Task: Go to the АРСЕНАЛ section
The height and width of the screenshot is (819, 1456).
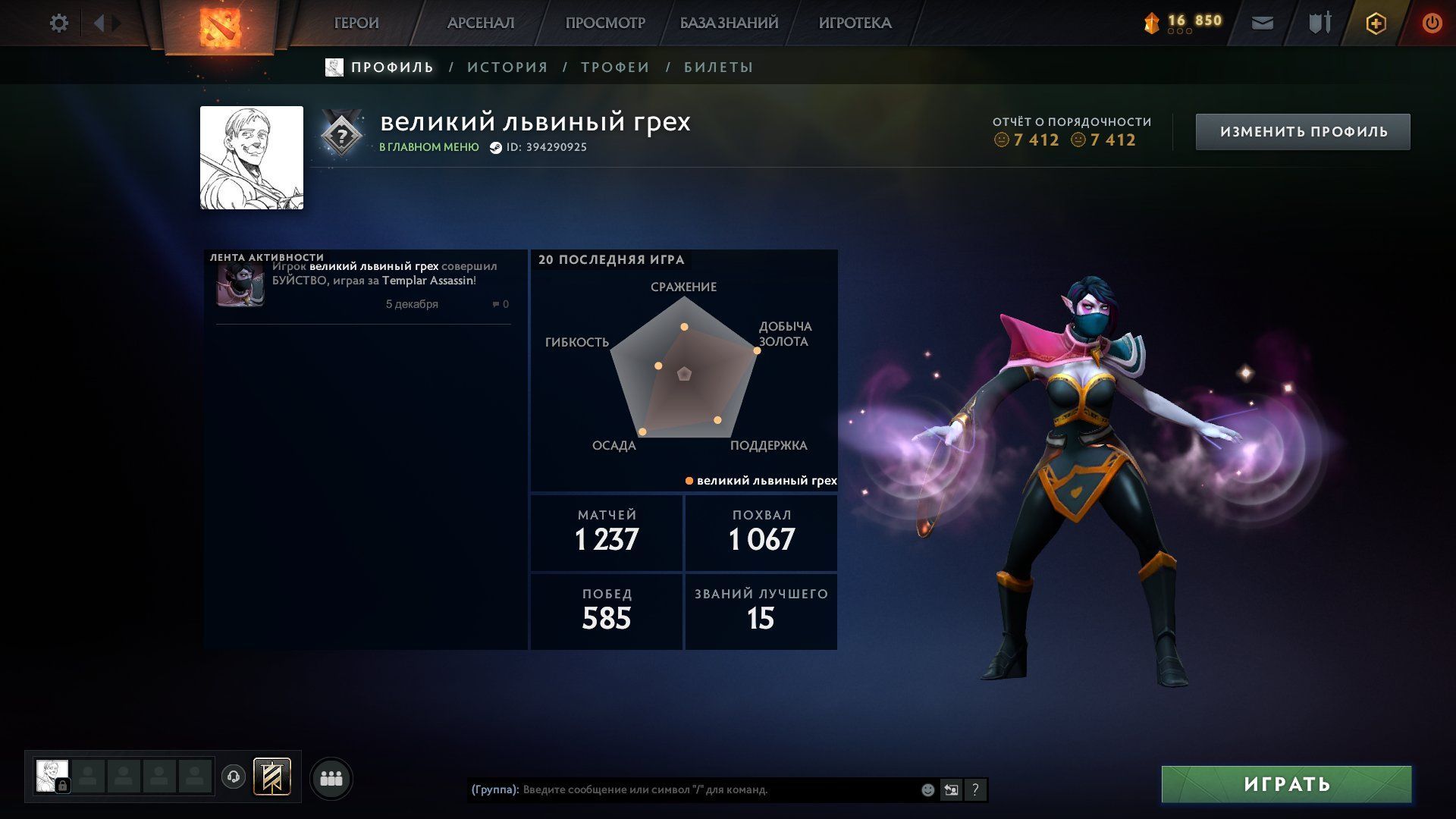Action: tap(481, 24)
